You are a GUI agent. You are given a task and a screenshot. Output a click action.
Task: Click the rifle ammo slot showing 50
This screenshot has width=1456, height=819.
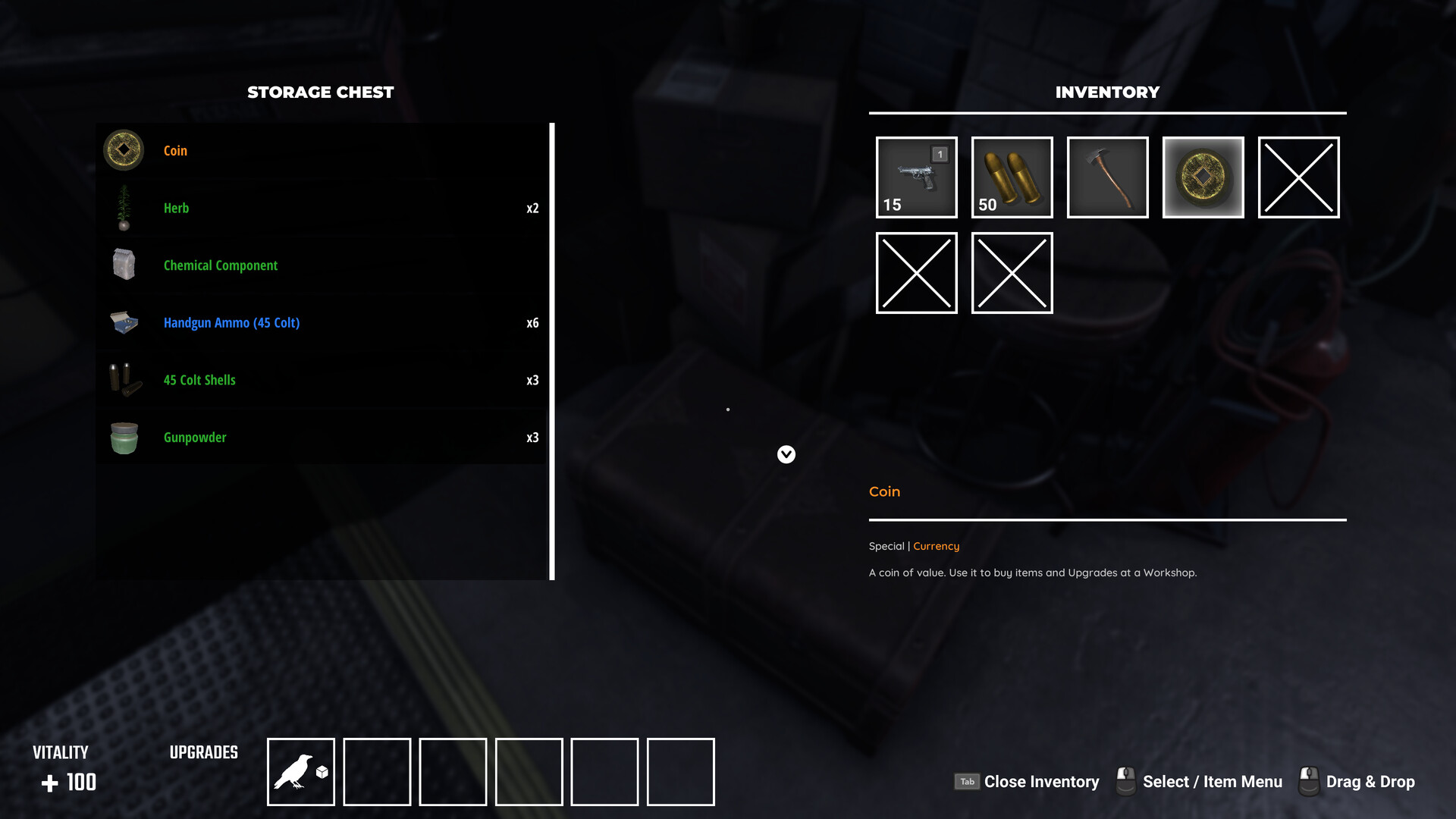click(x=1012, y=177)
